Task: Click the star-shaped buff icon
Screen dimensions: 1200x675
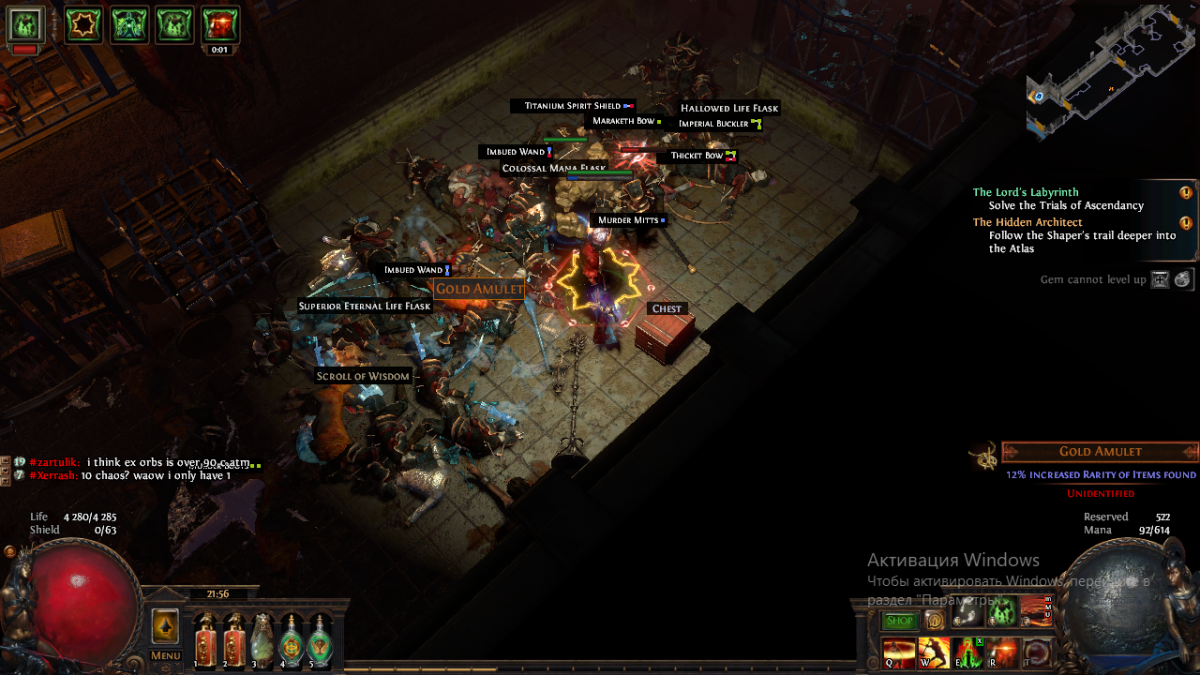Action: point(84,23)
